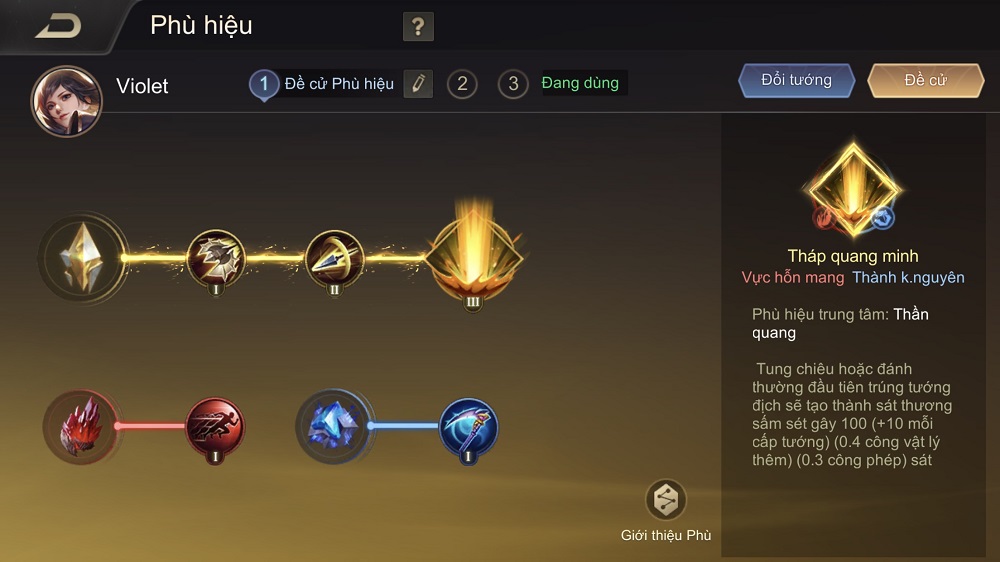Viewport: 1000px width, 562px height.
Task: Select the golden crystal main badge branch
Action: point(83,257)
